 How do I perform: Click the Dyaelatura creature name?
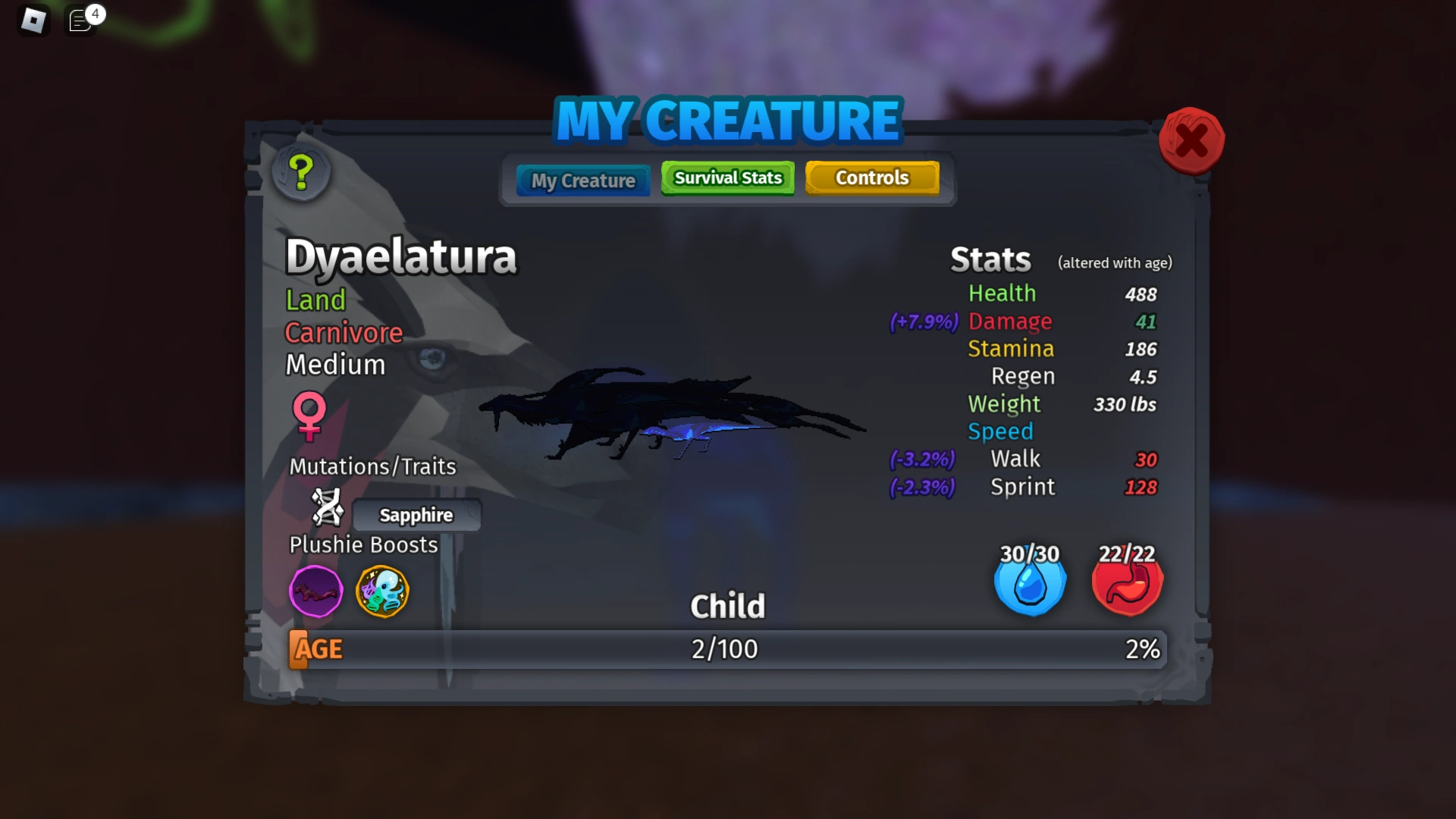pos(401,258)
